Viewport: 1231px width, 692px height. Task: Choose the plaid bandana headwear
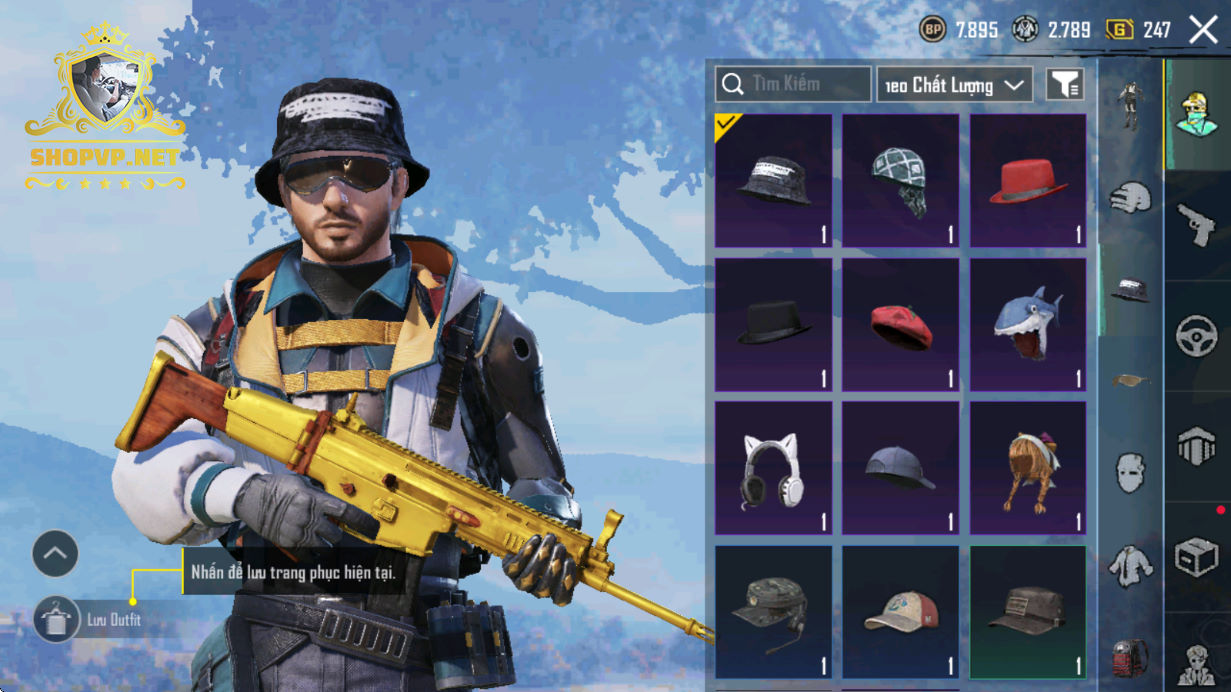(x=900, y=180)
